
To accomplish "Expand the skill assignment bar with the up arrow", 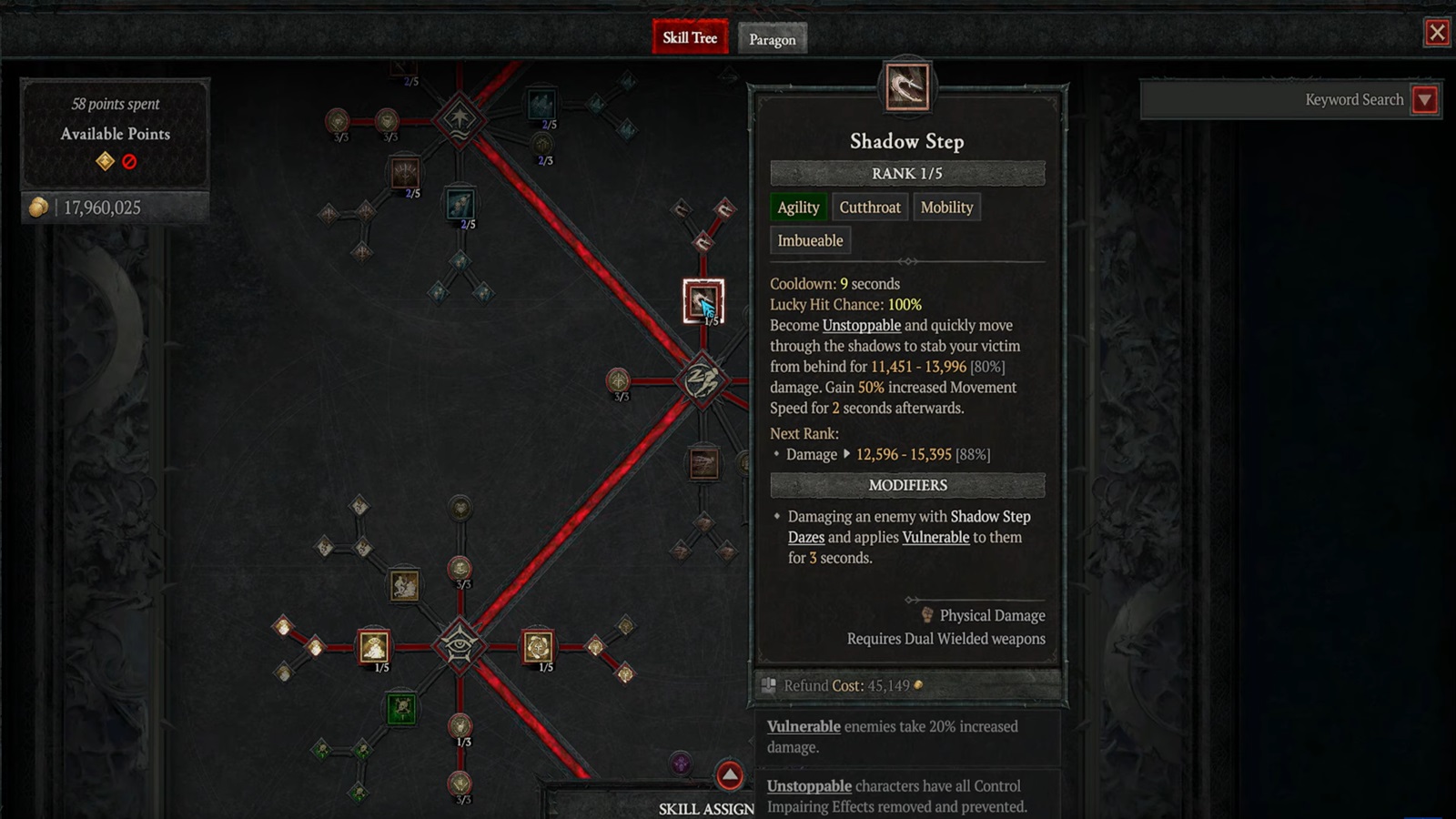I will pyautogui.click(x=727, y=774).
